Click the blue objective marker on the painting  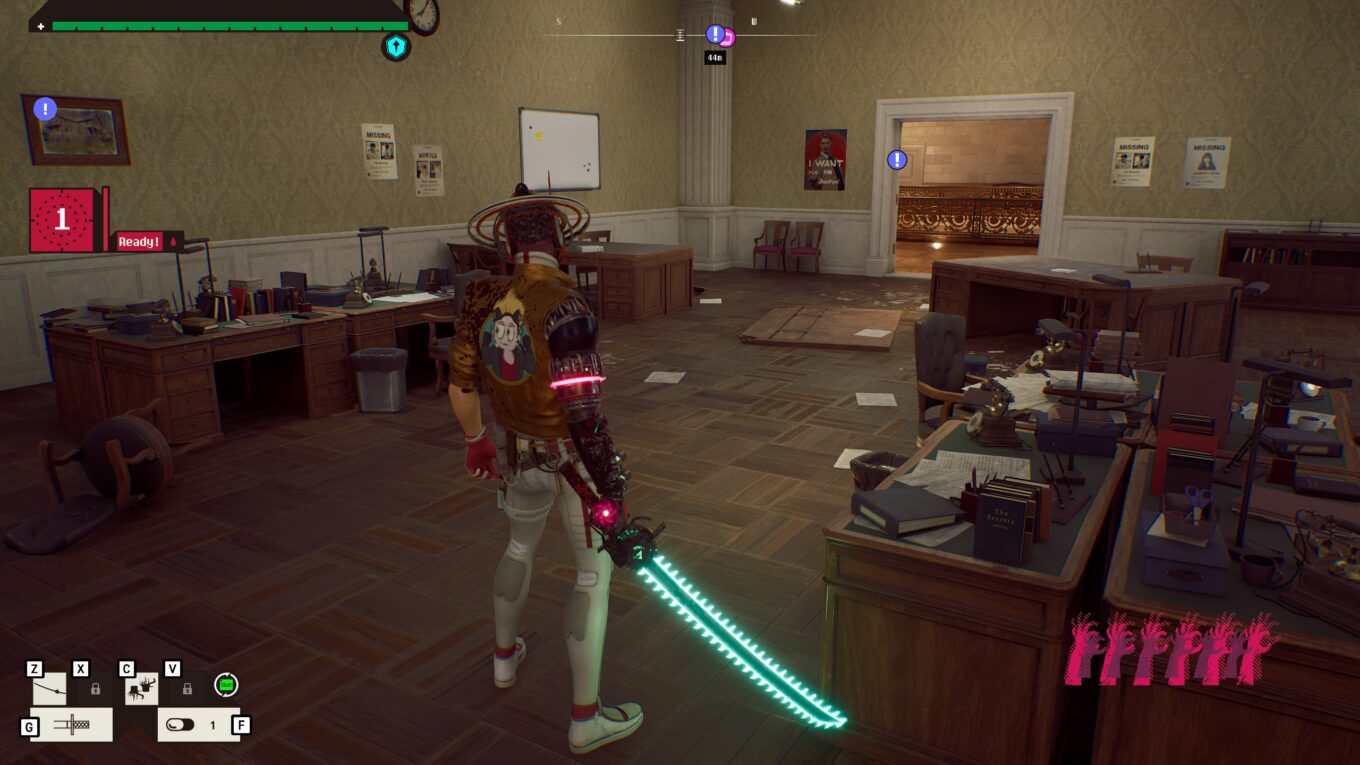coord(45,108)
